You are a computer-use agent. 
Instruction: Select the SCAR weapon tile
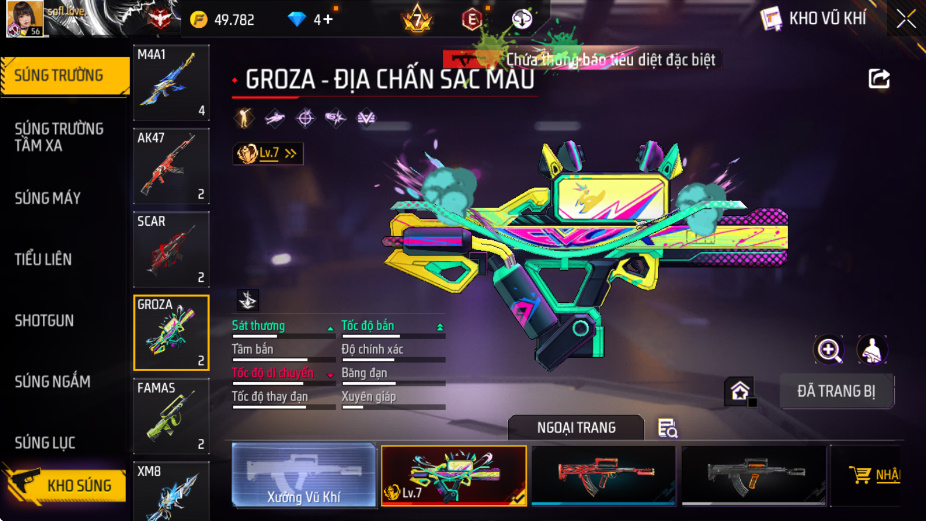tap(171, 249)
